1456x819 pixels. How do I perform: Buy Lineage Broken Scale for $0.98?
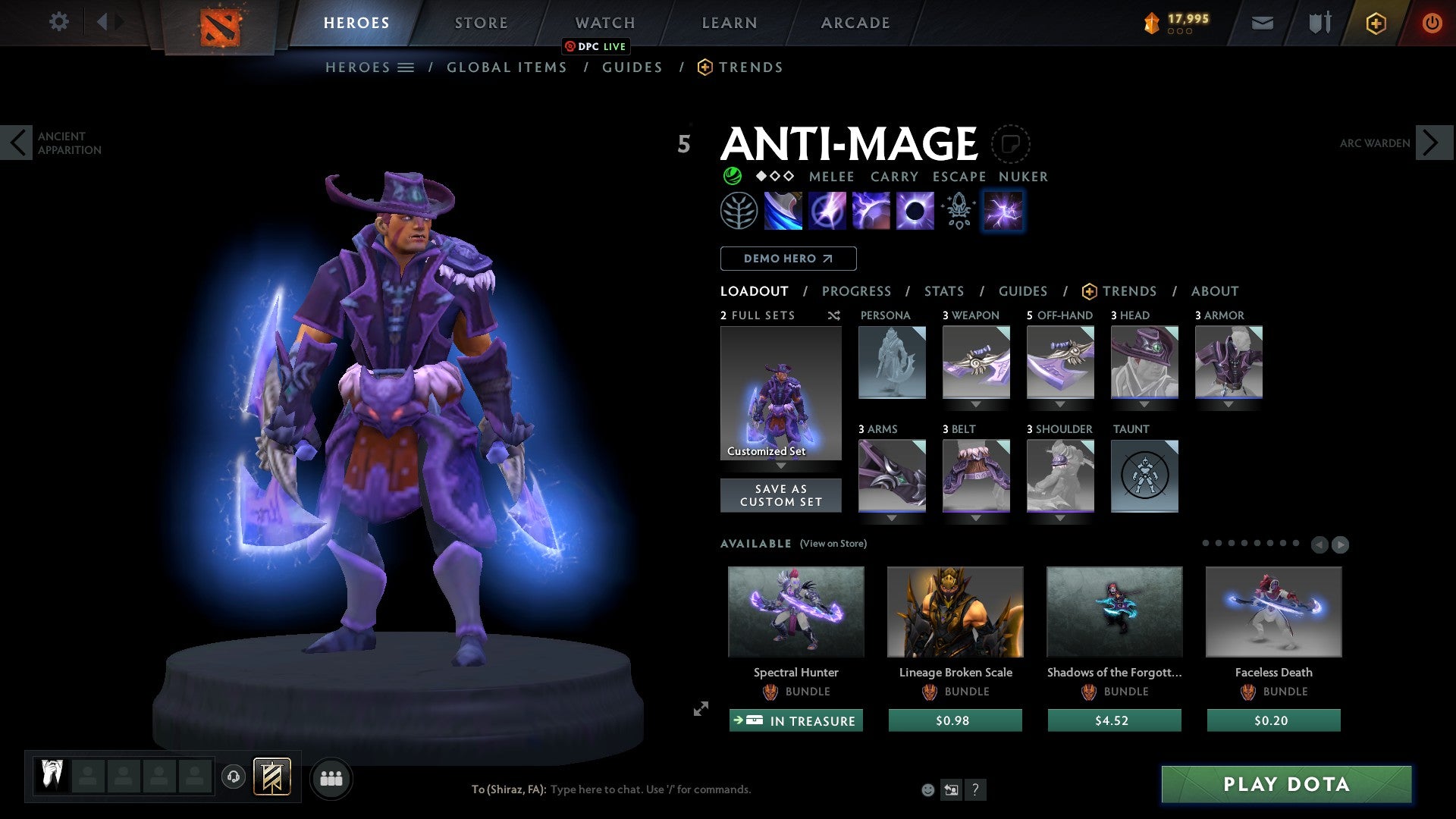[955, 720]
